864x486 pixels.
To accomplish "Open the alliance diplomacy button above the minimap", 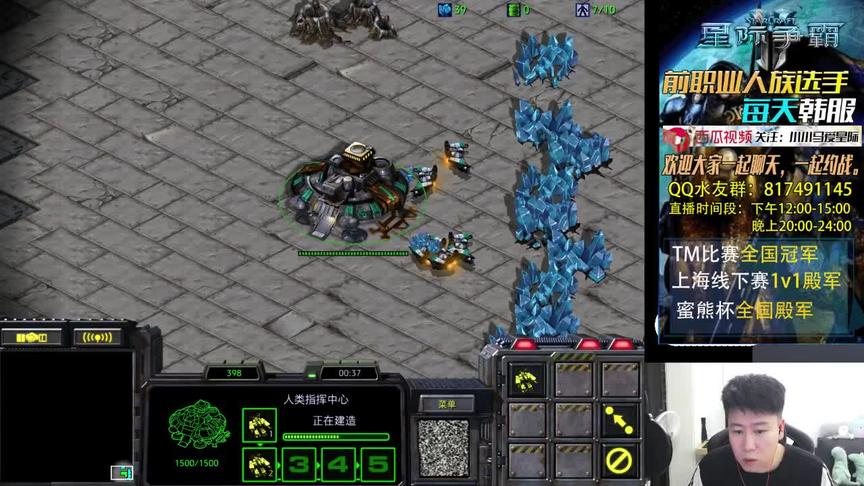I will tap(32, 337).
